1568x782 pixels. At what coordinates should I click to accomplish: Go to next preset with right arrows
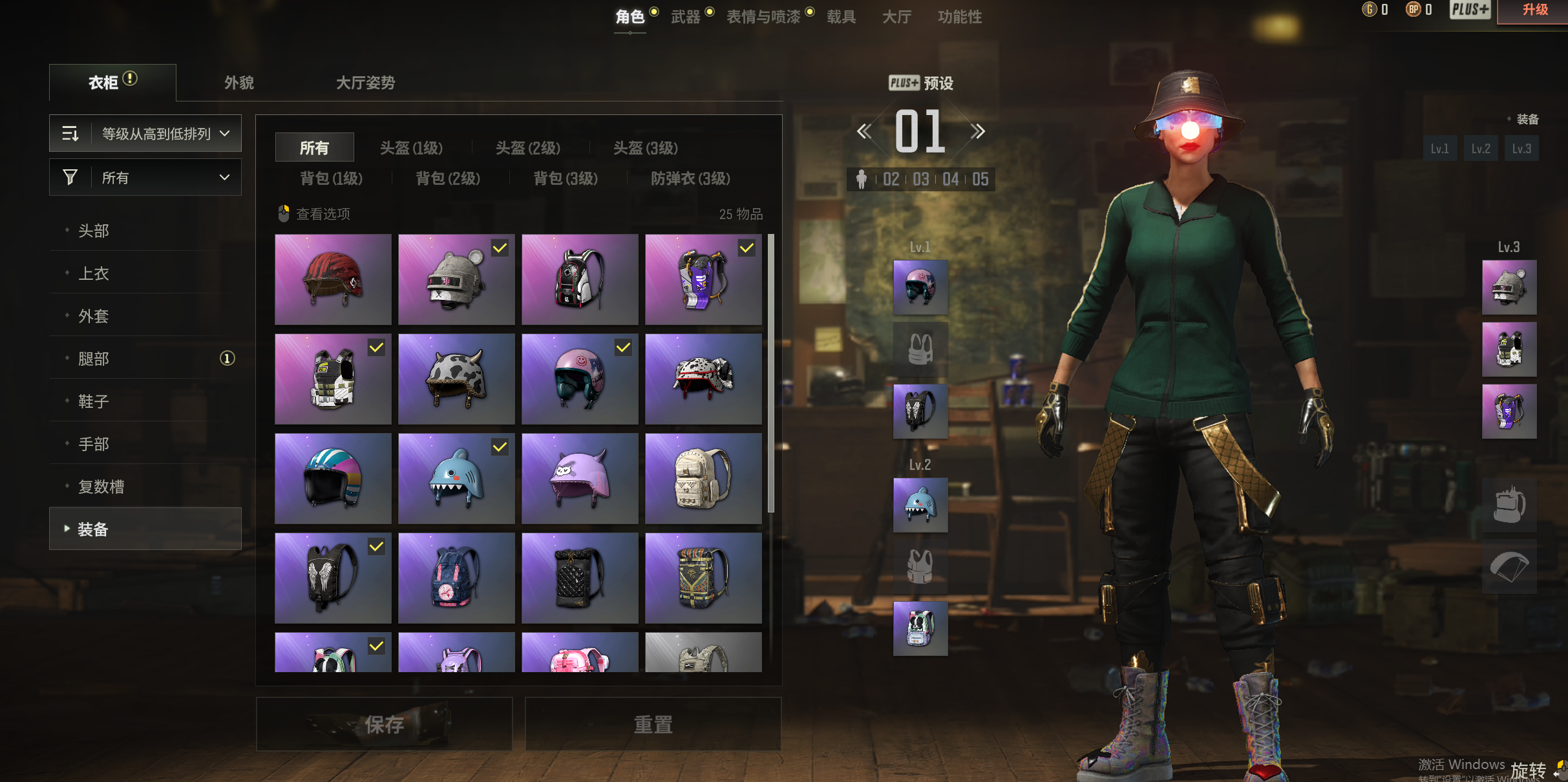(977, 132)
